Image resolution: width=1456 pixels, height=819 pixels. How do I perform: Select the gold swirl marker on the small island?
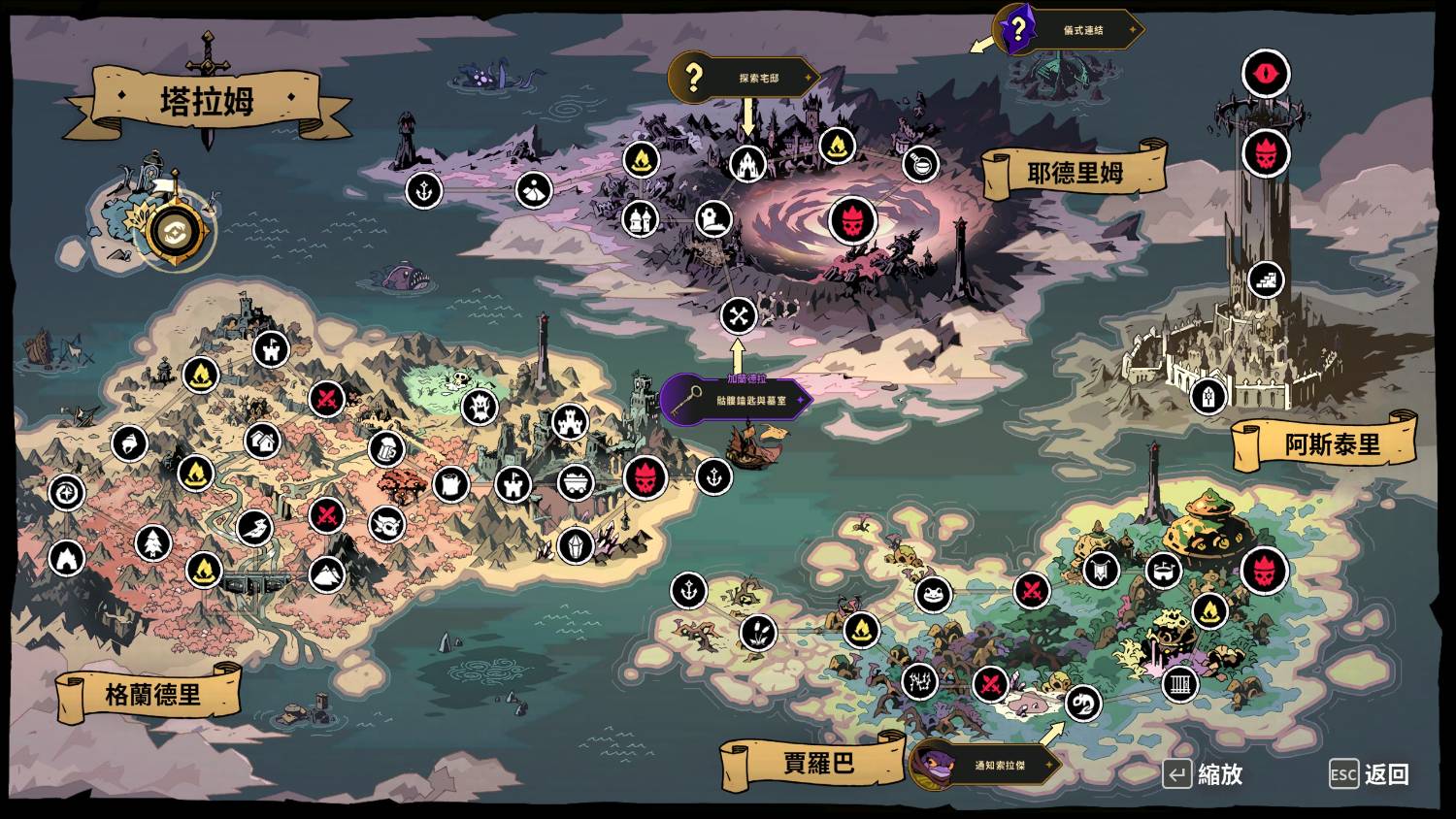[175, 231]
